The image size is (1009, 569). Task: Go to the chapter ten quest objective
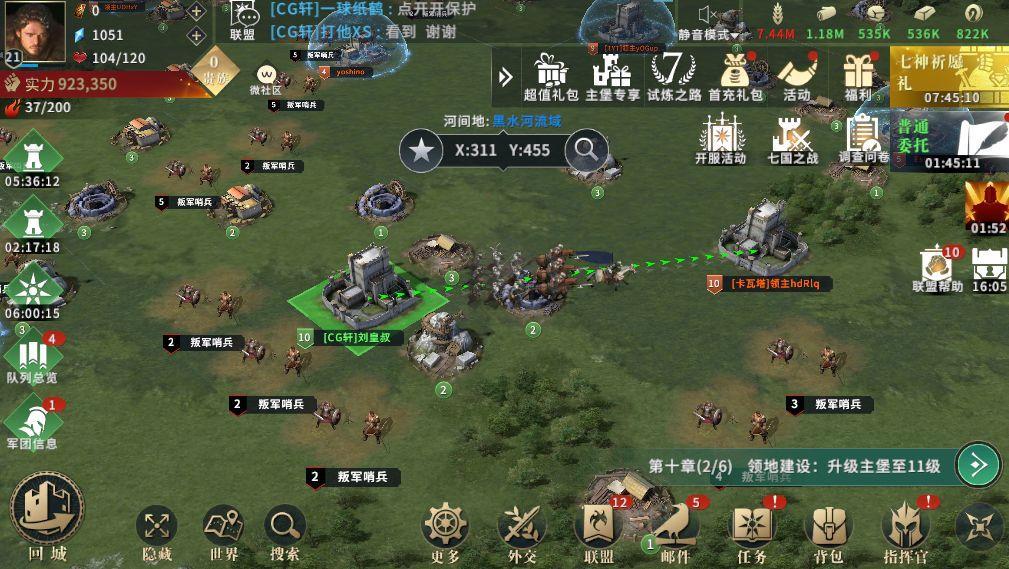coord(977,465)
